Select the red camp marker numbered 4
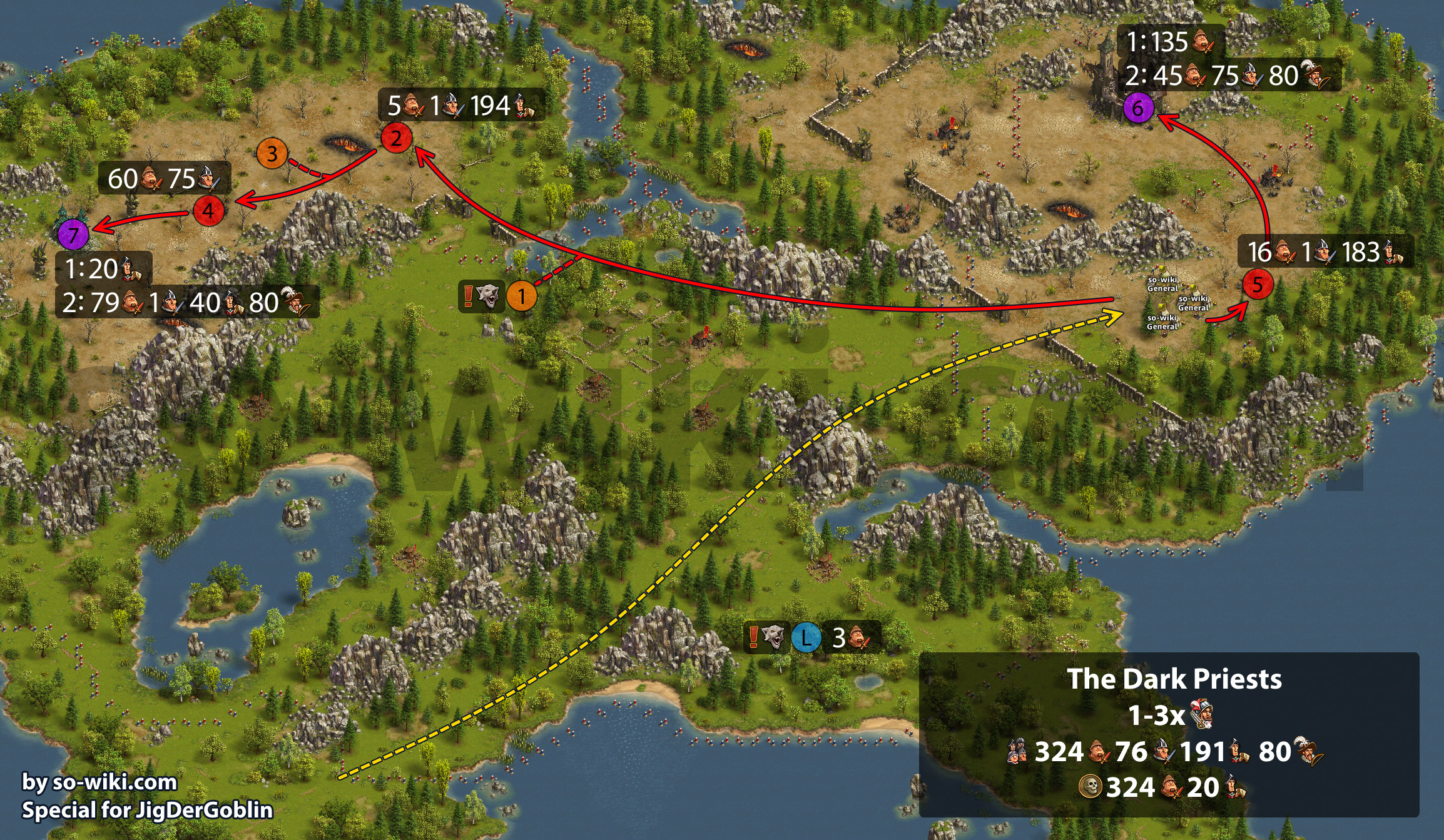The image size is (1444, 840). 208,210
